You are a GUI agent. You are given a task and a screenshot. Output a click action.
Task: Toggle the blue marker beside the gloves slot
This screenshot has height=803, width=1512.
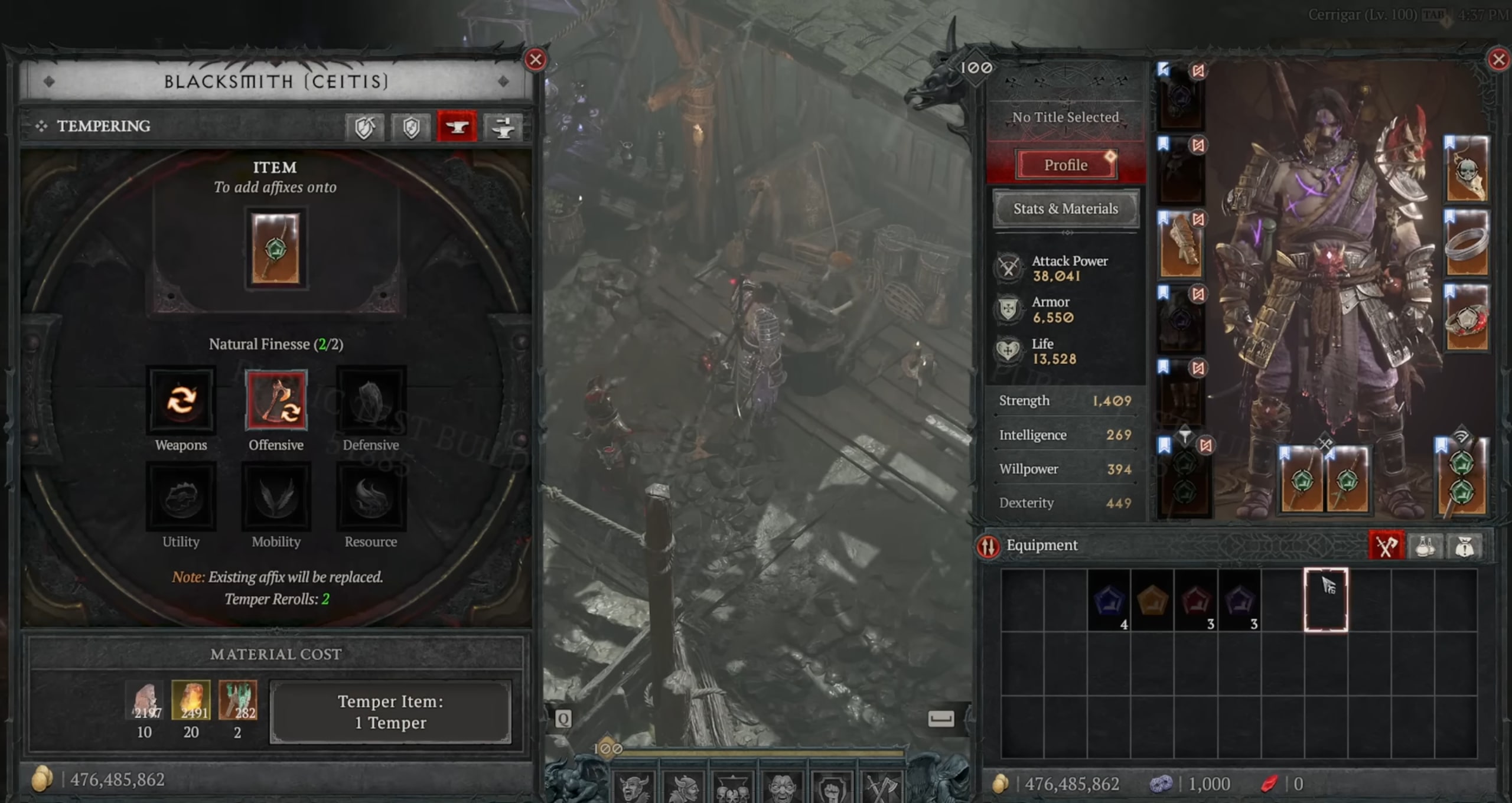pos(1164,218)
